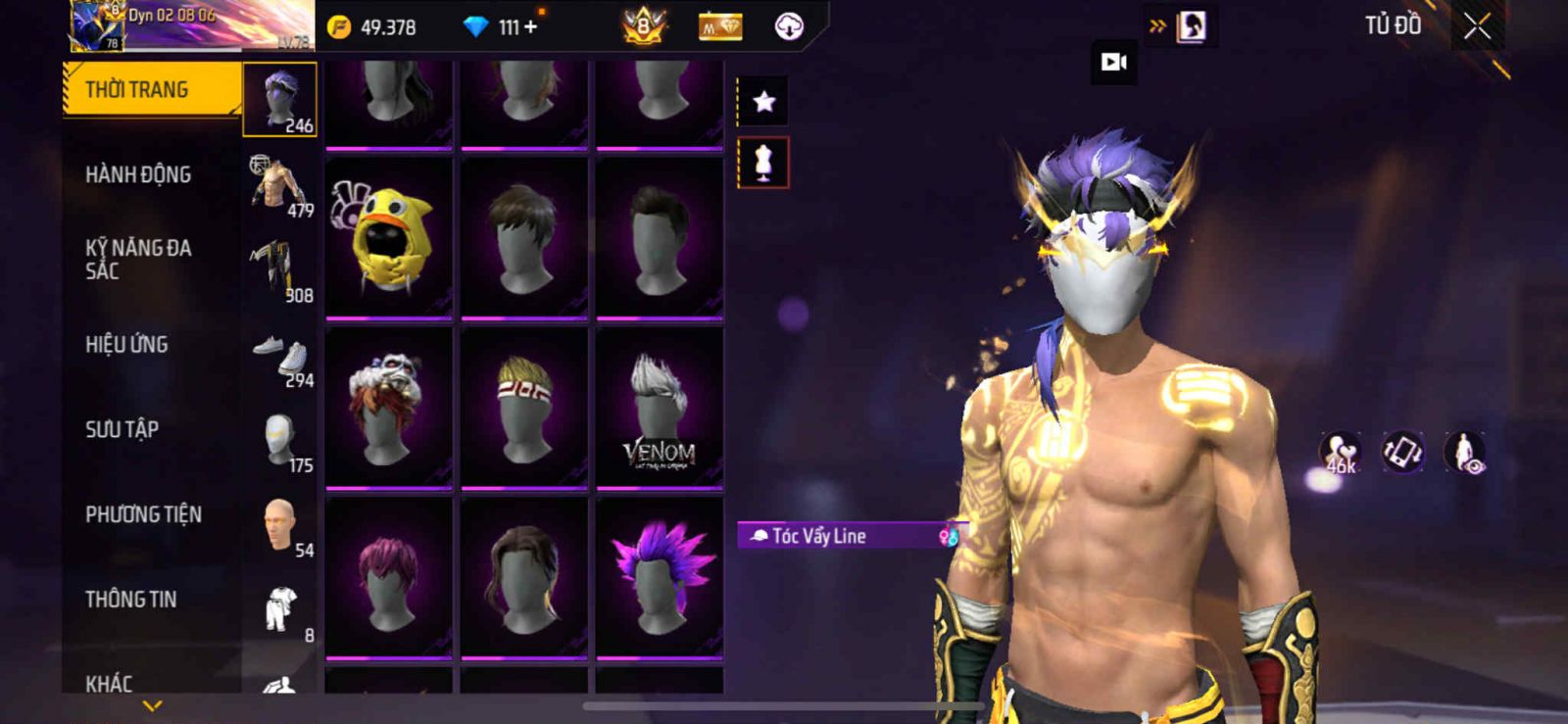This screenshot has height=724, width=1568.
Task: Open the Sưu Tập category
Action: 122,429
